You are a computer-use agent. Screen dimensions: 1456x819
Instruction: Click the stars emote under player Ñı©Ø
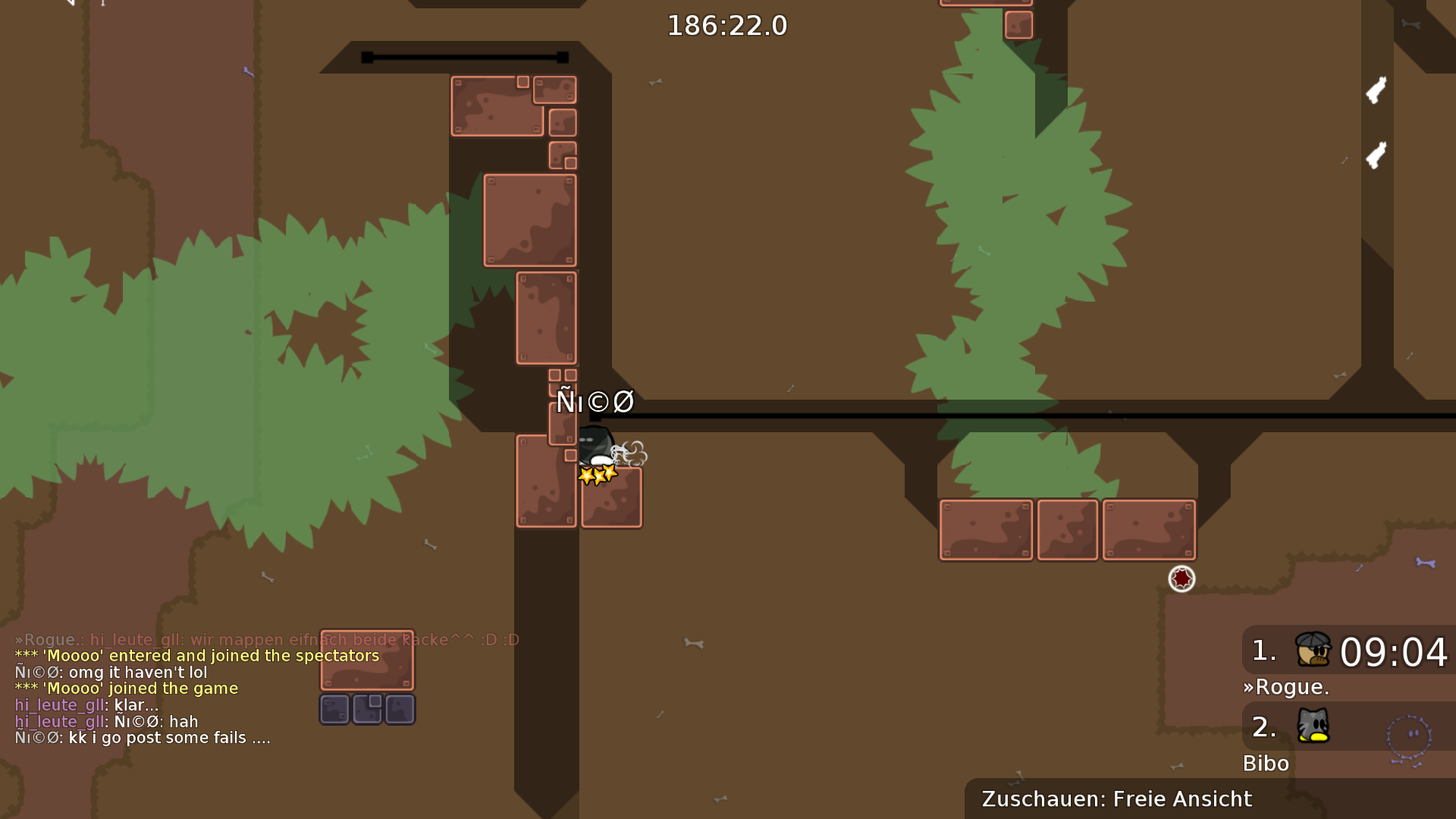click(596, 473)
